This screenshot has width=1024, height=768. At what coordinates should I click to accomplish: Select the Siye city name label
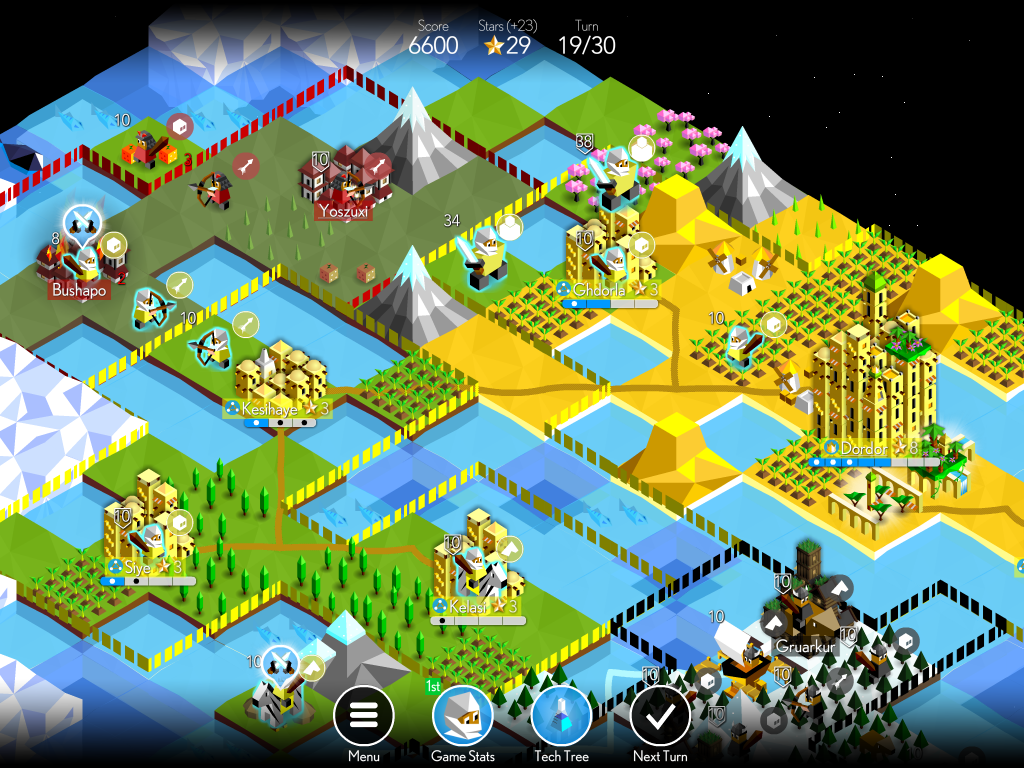138,568
